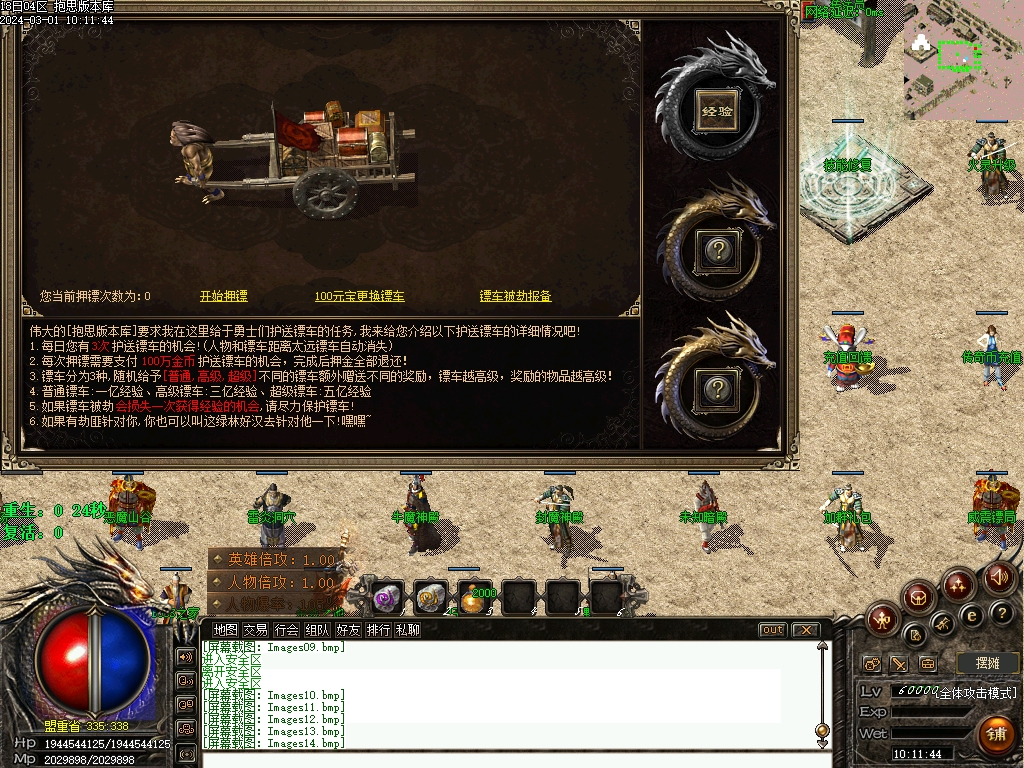Open the character figure icon

tap(880, 620)
